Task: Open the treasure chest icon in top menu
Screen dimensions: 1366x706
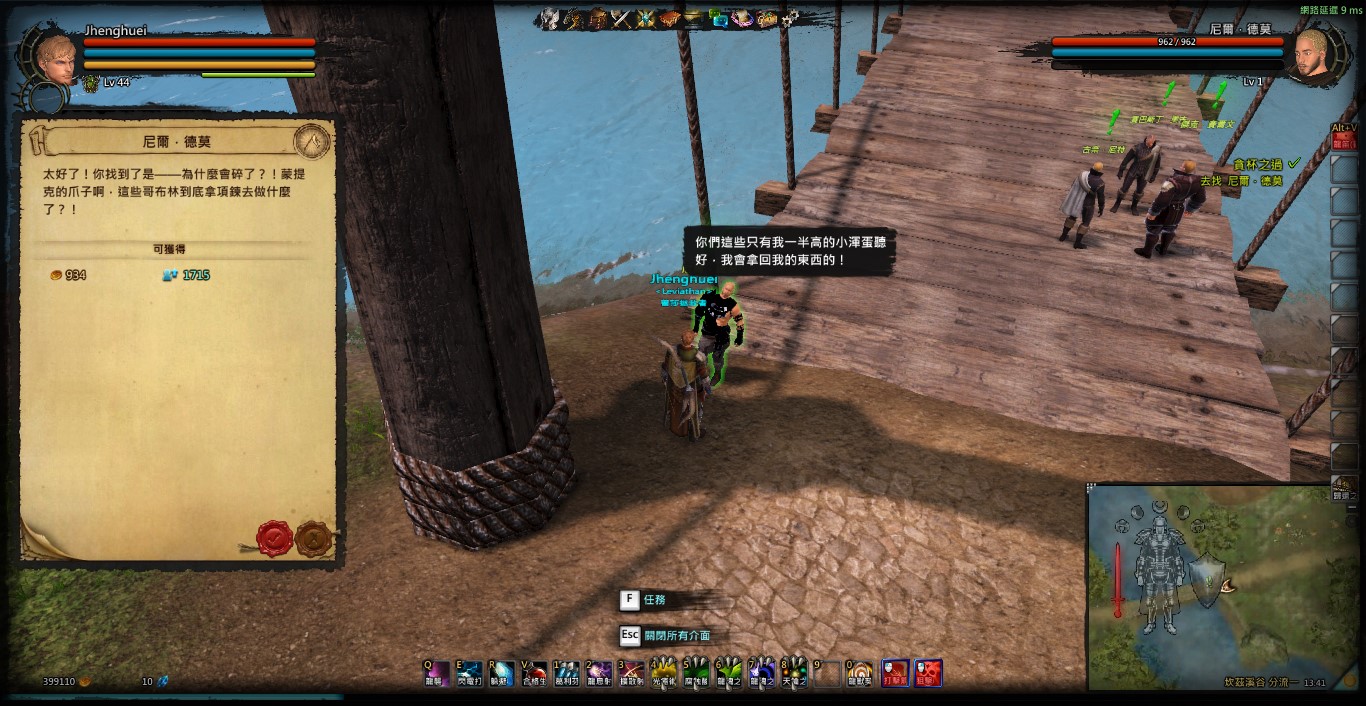Action: [x=767, y=18]
